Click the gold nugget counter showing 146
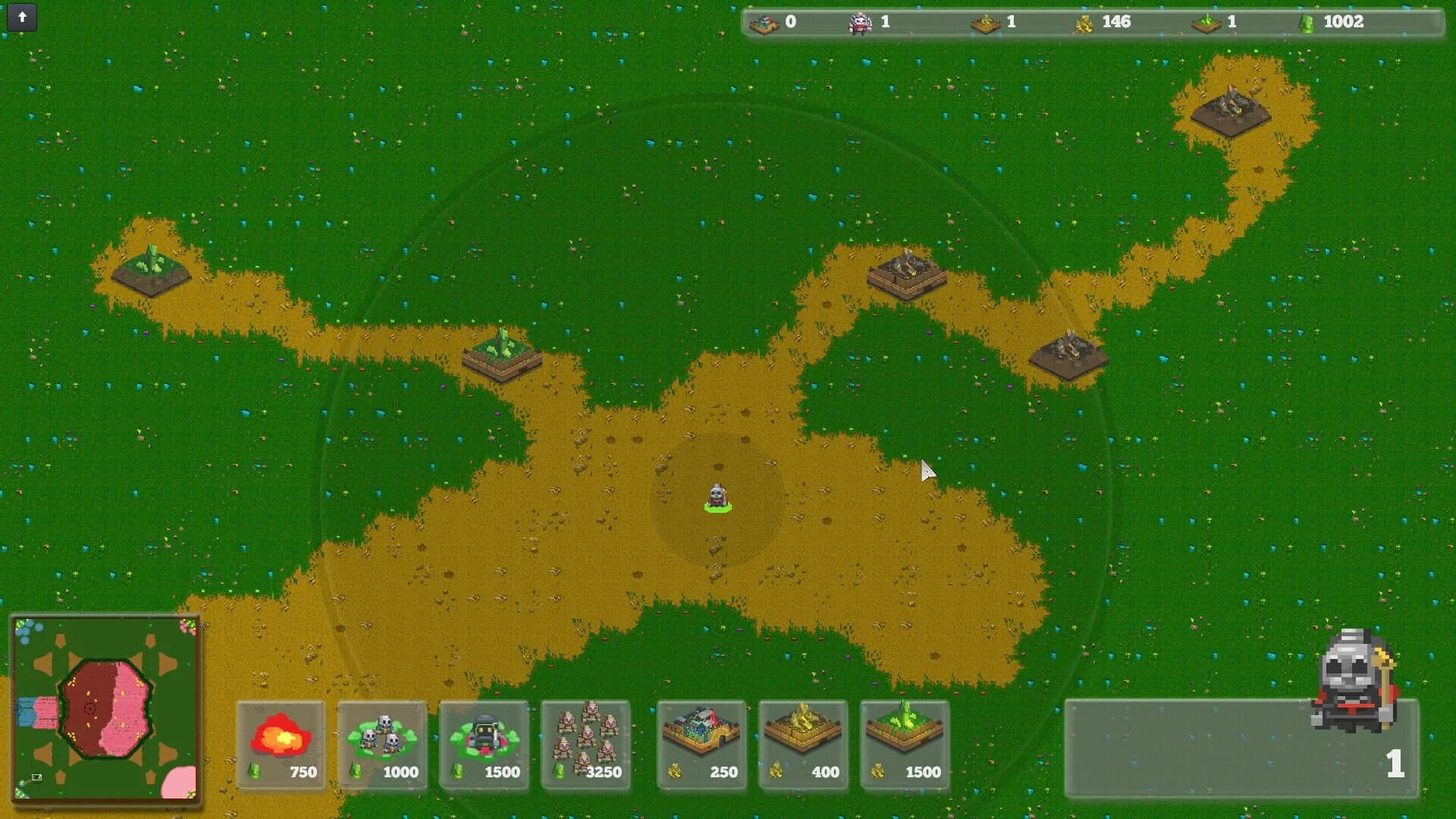Image resolution: width=1456 pixels, height=819 pixels. (x=1084, y=22)
